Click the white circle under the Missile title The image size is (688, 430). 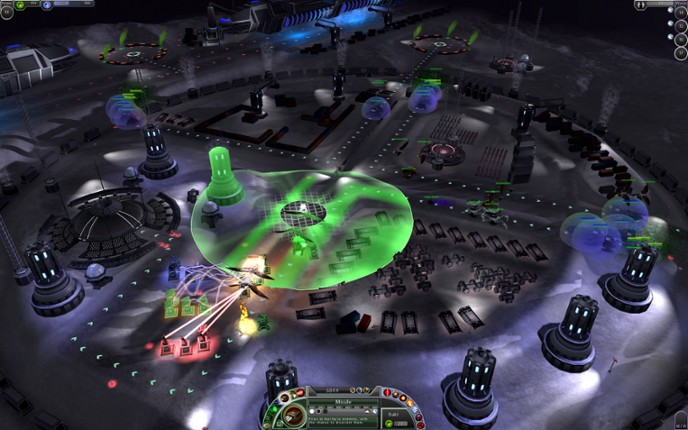tap(312, 411)
